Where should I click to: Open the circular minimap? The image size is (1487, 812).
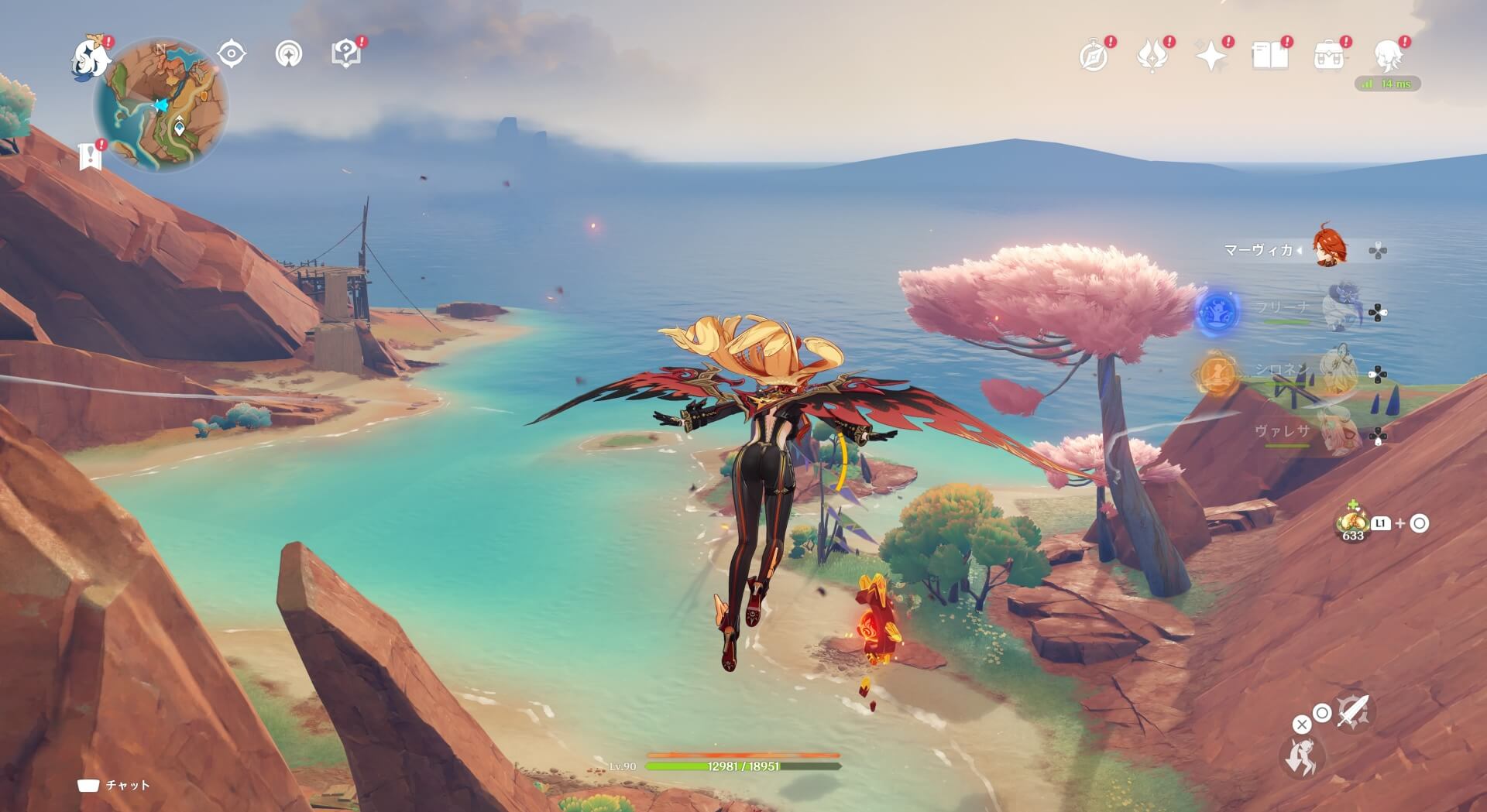[160, 106]
